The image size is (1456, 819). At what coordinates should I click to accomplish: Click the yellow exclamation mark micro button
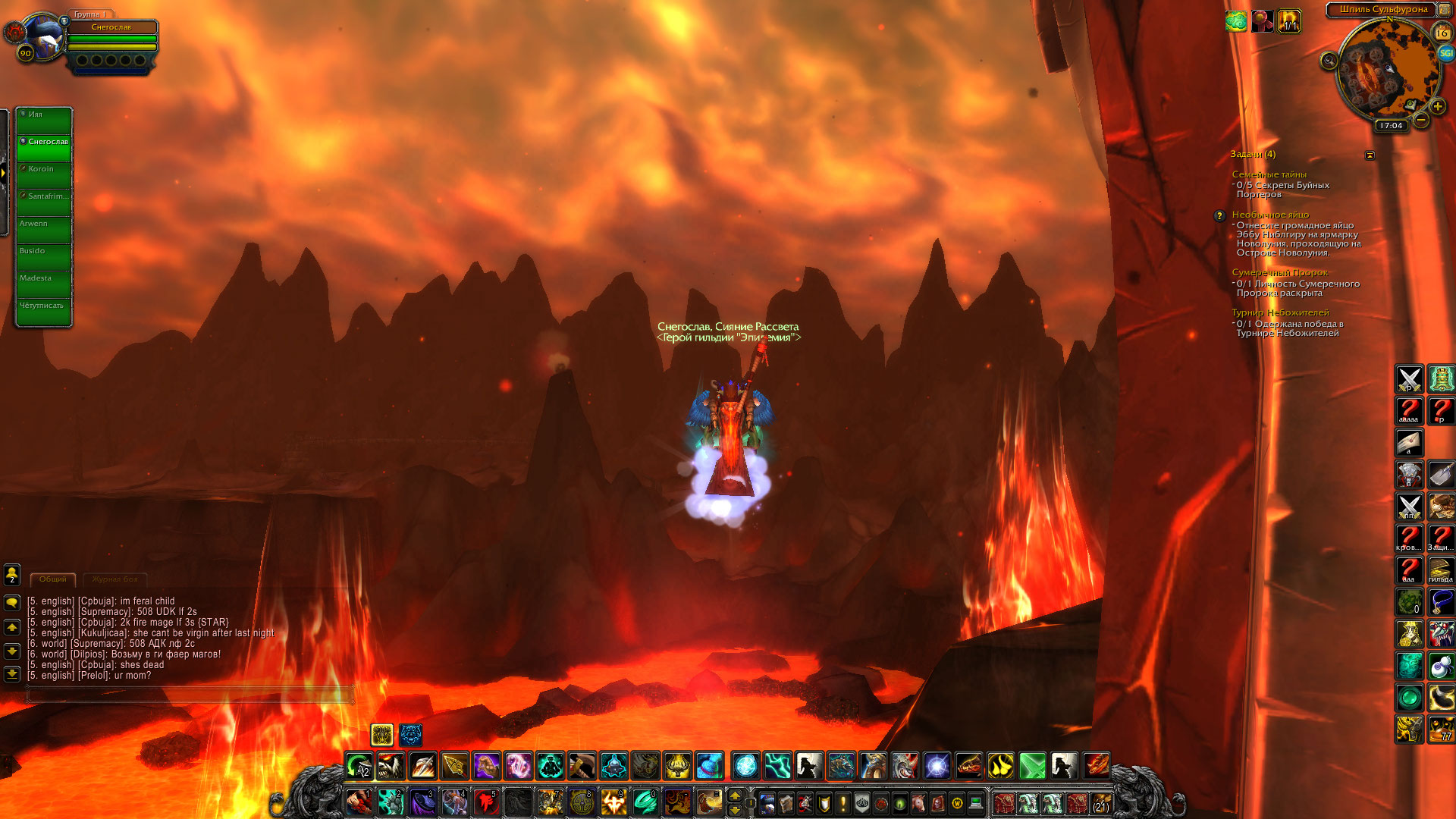coord(843,803)
